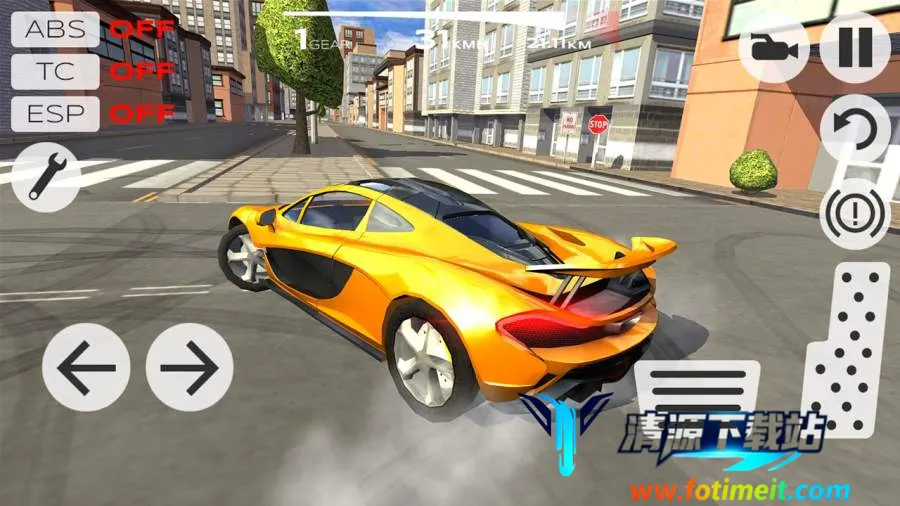Reset the car with the circular arrow

855,130
